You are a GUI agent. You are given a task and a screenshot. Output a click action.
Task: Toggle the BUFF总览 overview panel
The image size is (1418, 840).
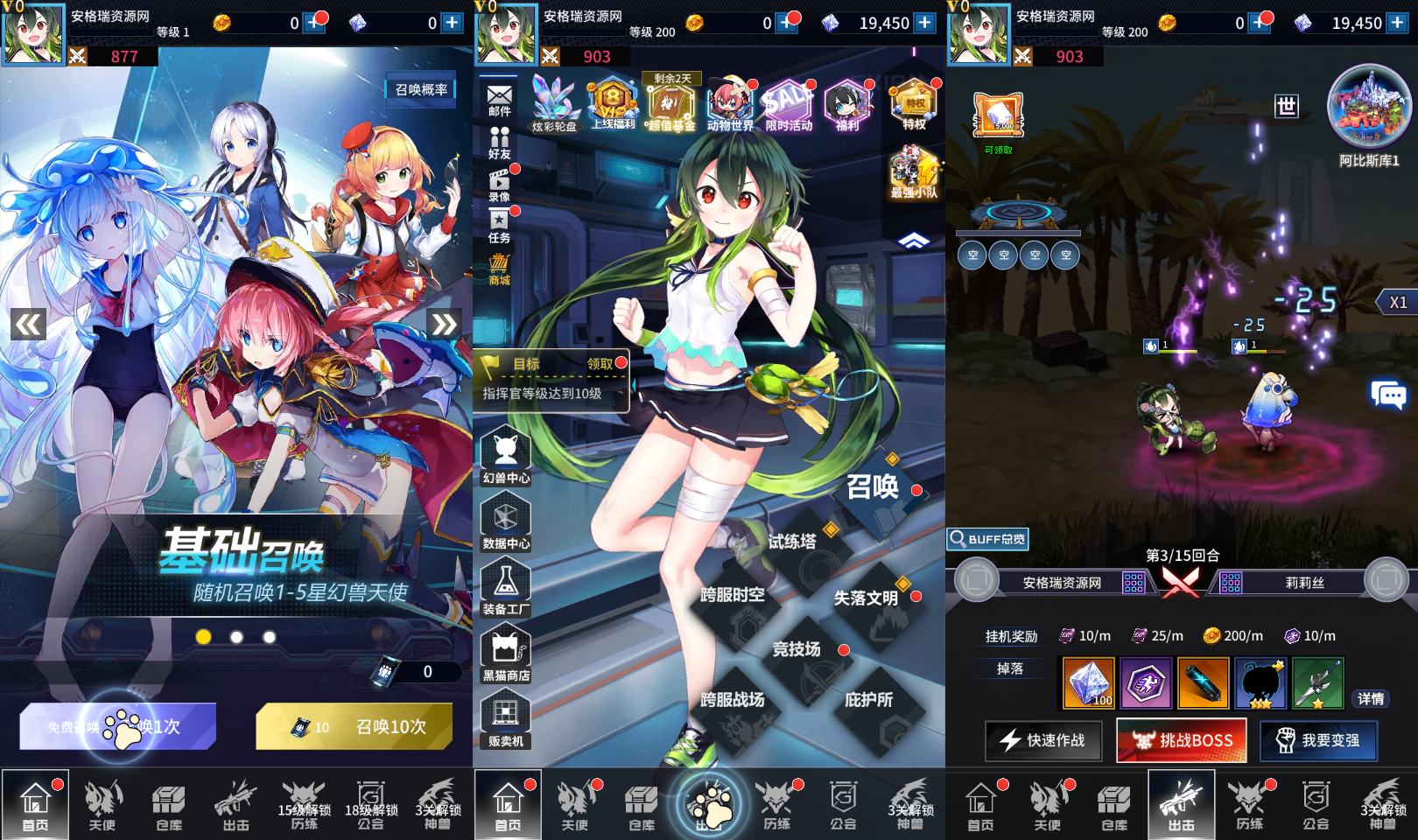click(x=988, y=539)
